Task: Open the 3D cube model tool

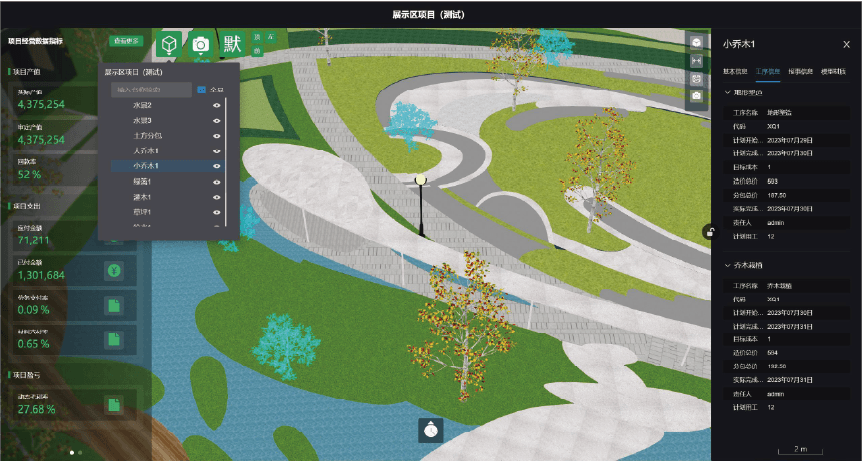Action: click(x=171, y=45)
